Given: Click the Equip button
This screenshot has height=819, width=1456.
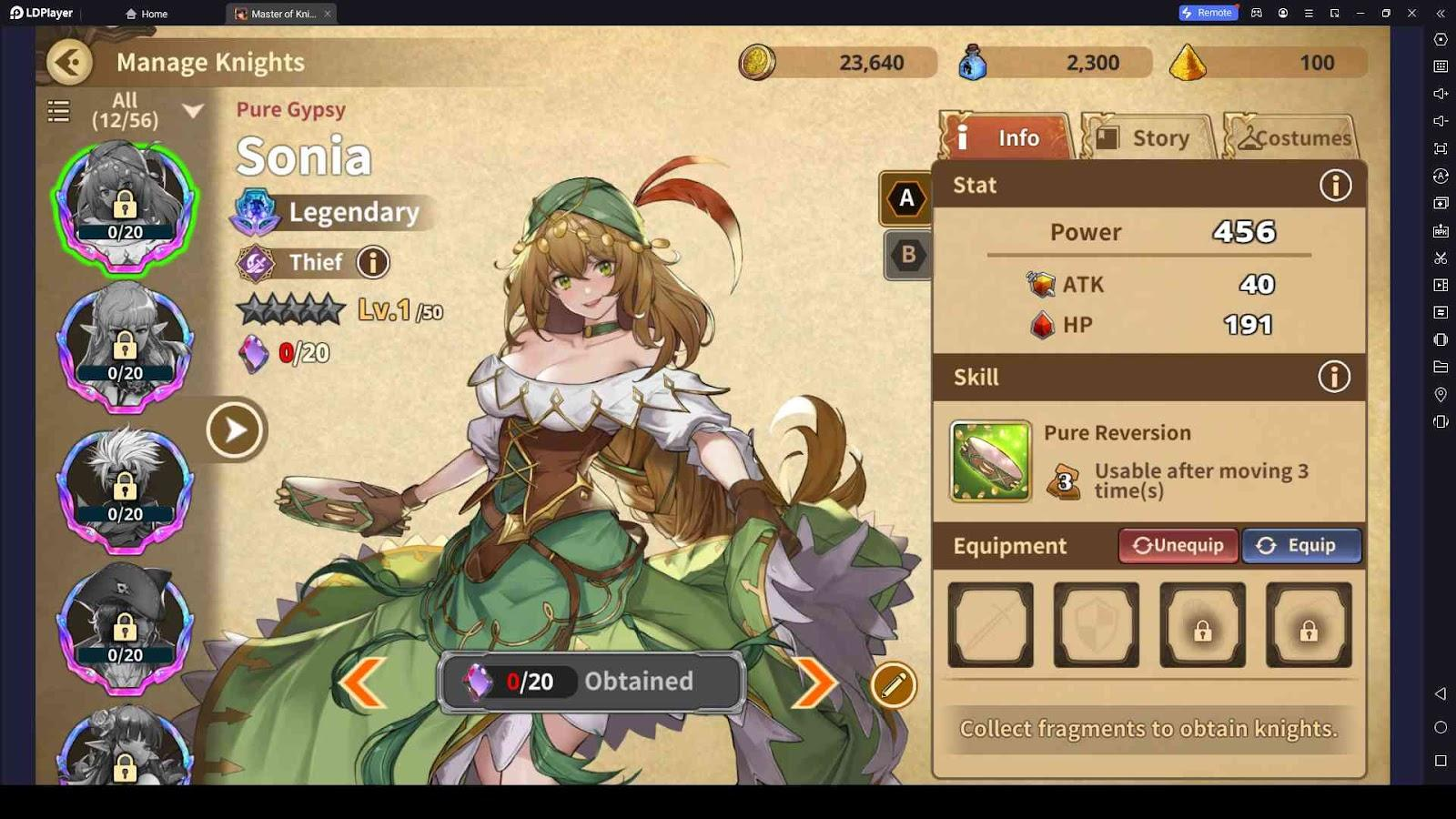Looking at the screenshot, I should [x=1301, y=546].
